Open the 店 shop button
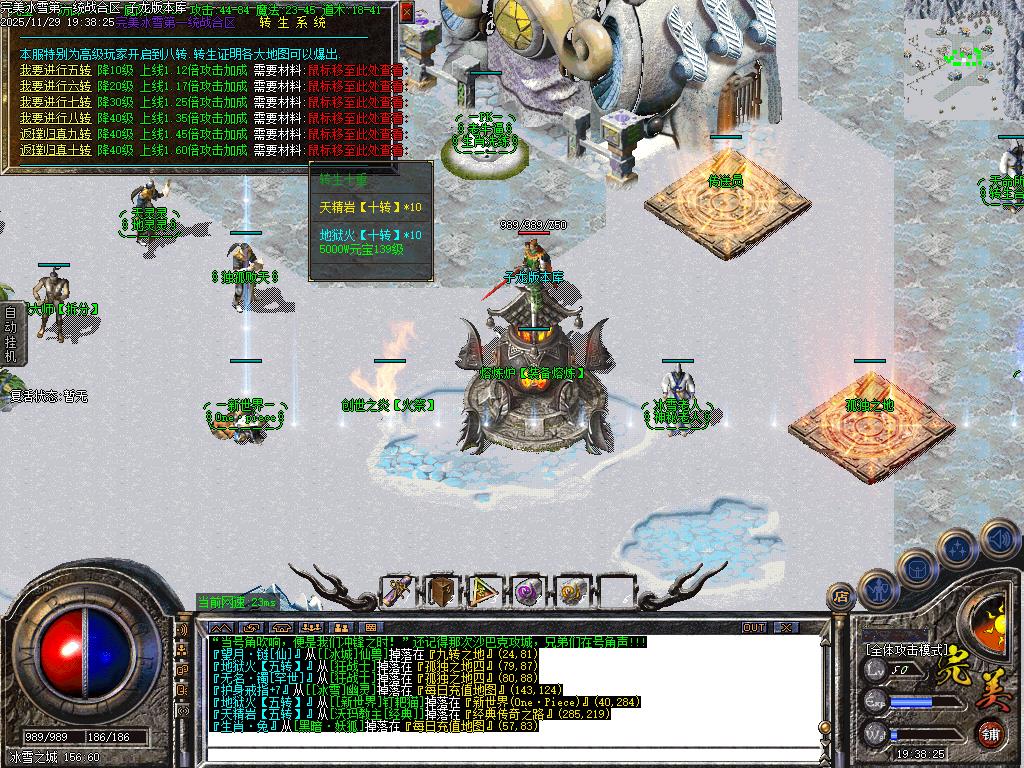This screenshot has width=1024, height=768. tap(839, 597)
